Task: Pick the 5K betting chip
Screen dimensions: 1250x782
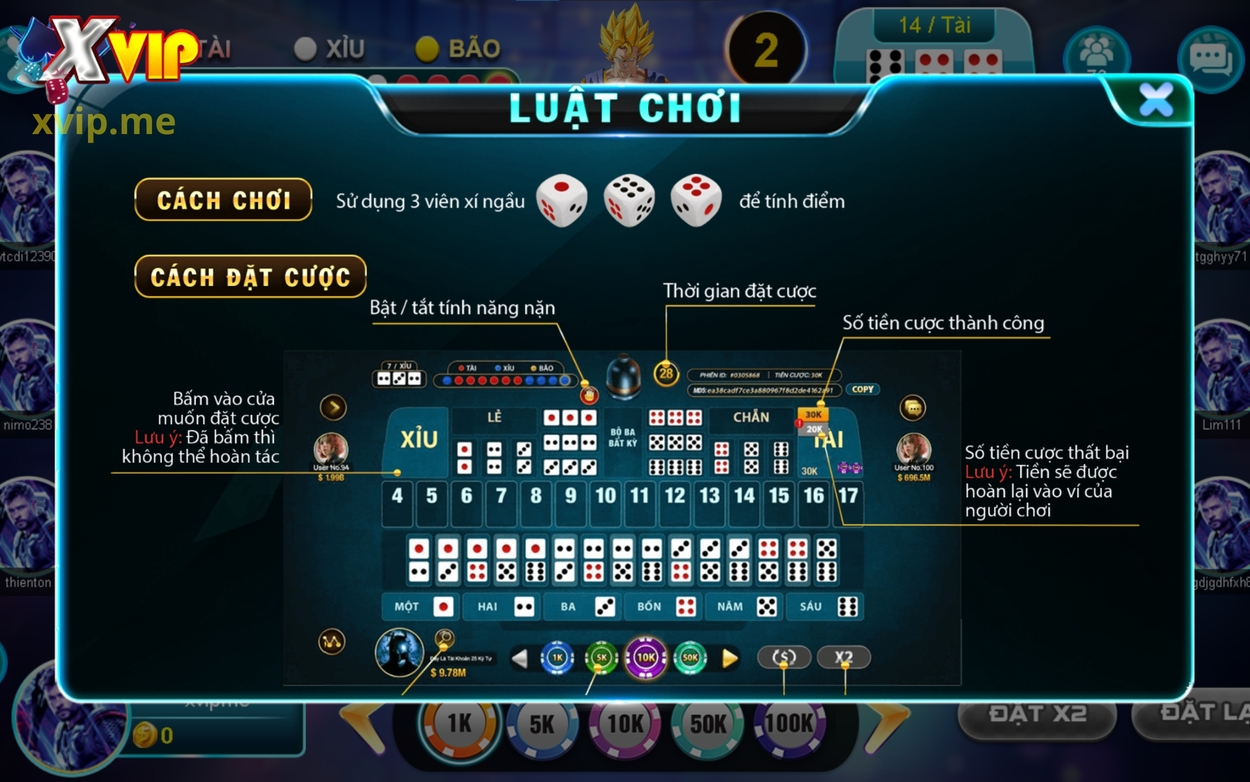Action: point(541,725)
